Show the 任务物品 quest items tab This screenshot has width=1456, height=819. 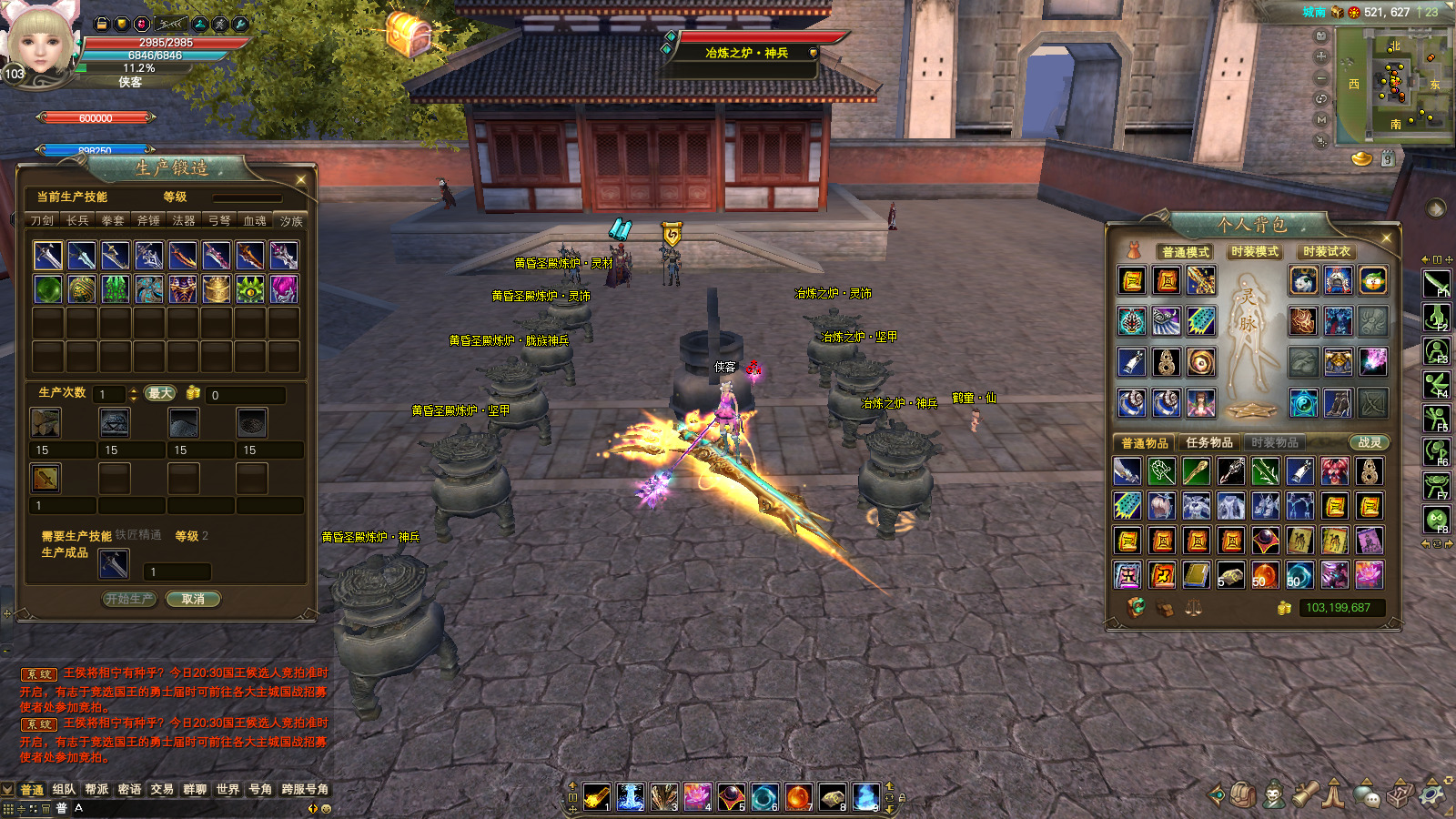point(1208,442)
